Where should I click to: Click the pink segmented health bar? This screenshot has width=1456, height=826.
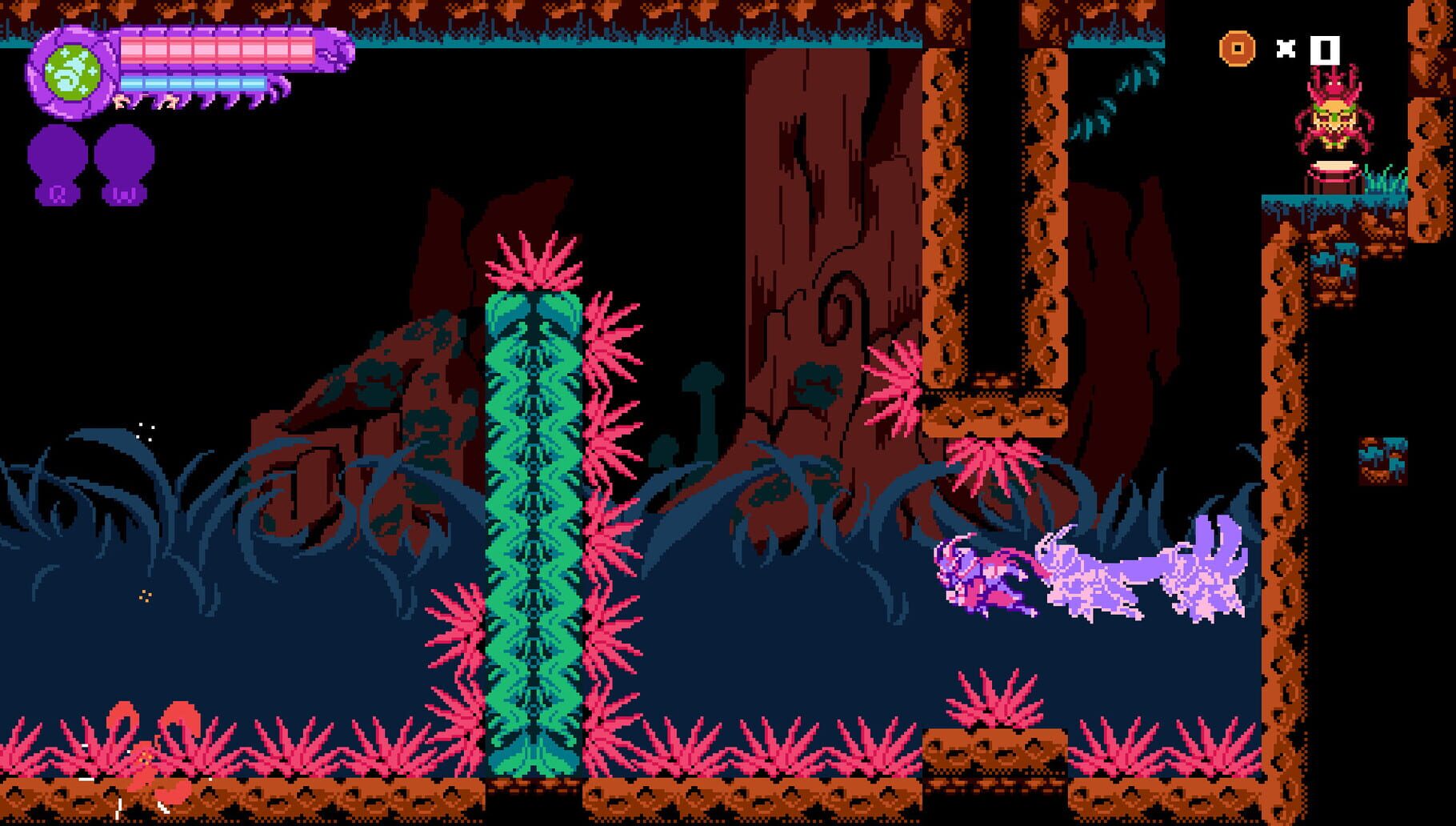(x=216, y=48)
